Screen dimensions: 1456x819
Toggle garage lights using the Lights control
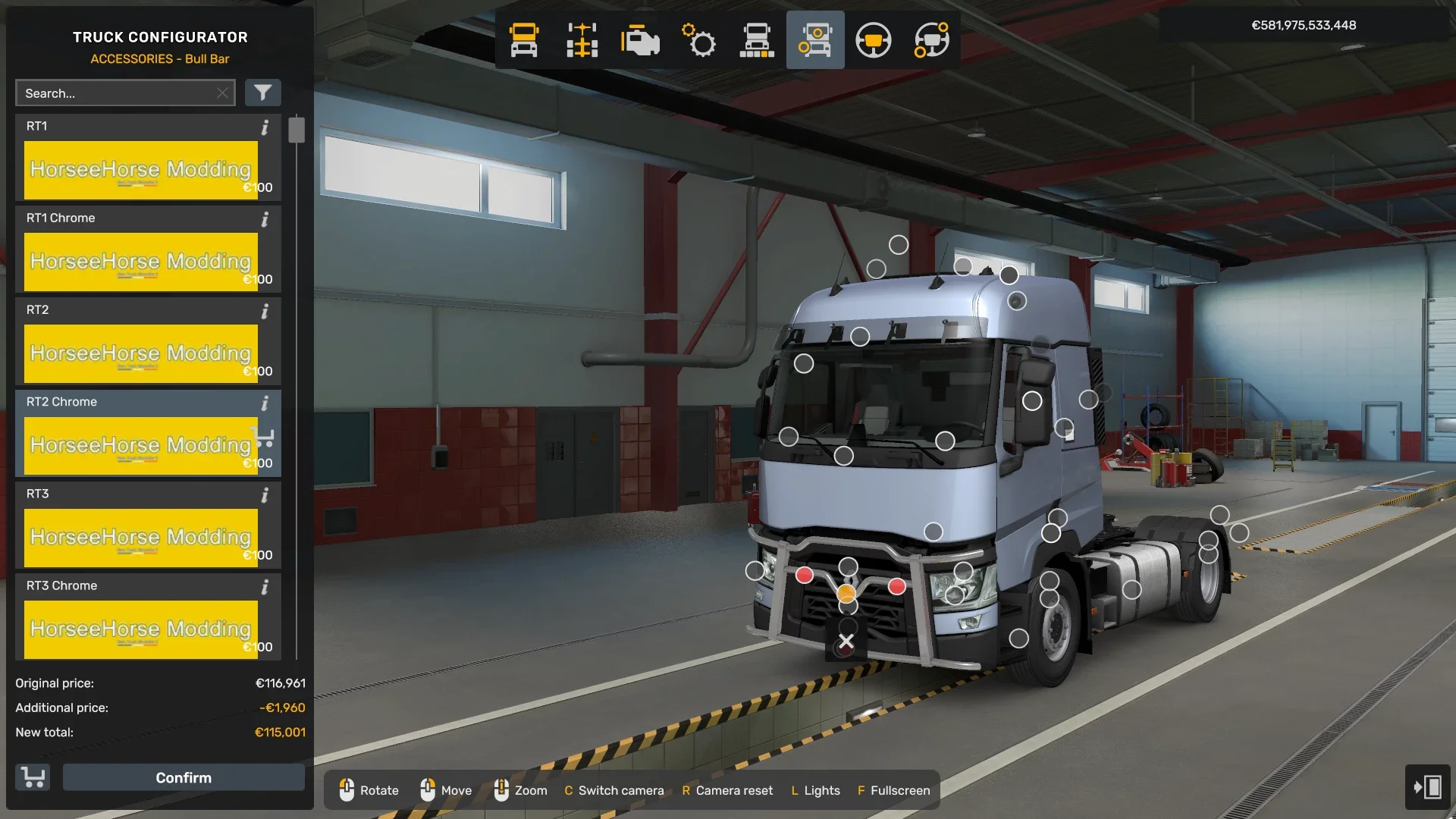tap(815, 790)
